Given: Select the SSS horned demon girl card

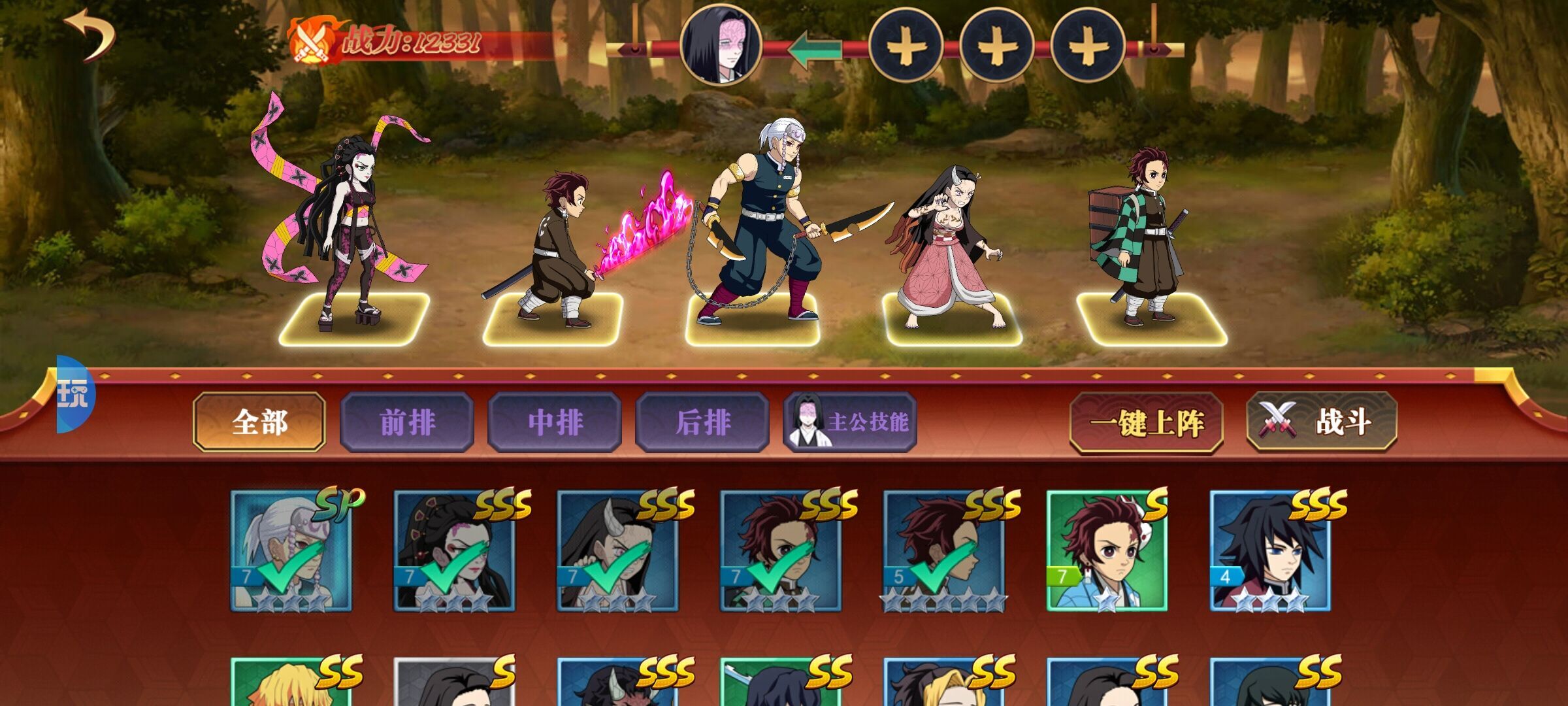Looking at the screenshot, I should (617, 551).
